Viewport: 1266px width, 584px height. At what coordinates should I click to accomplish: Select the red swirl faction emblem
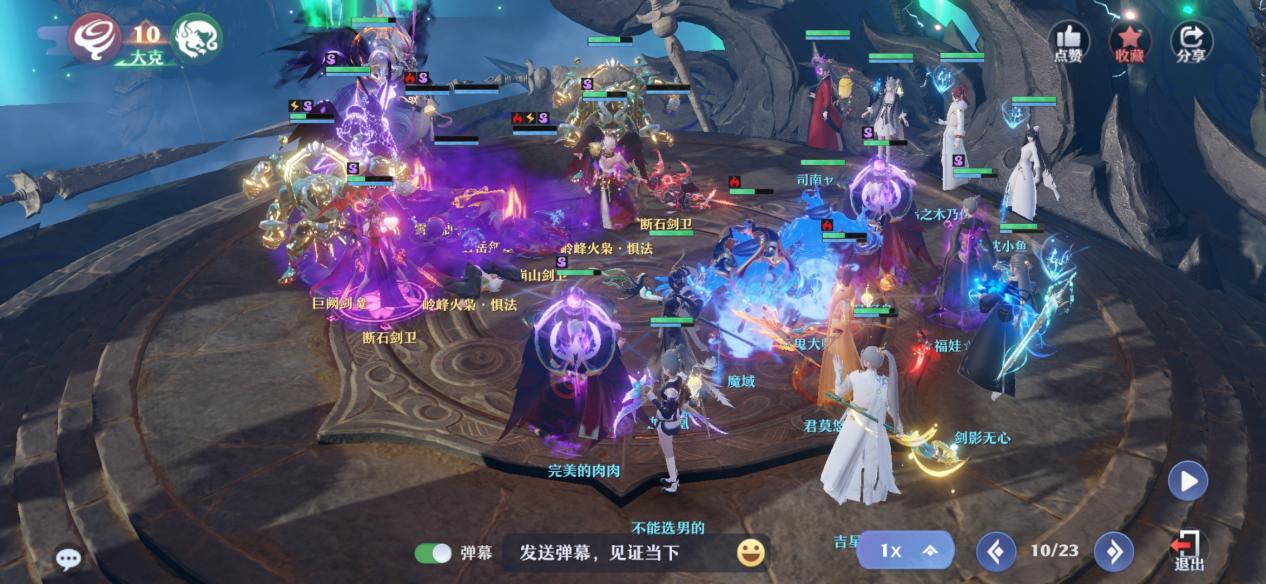pyautogui.click(x=95, y=38)
